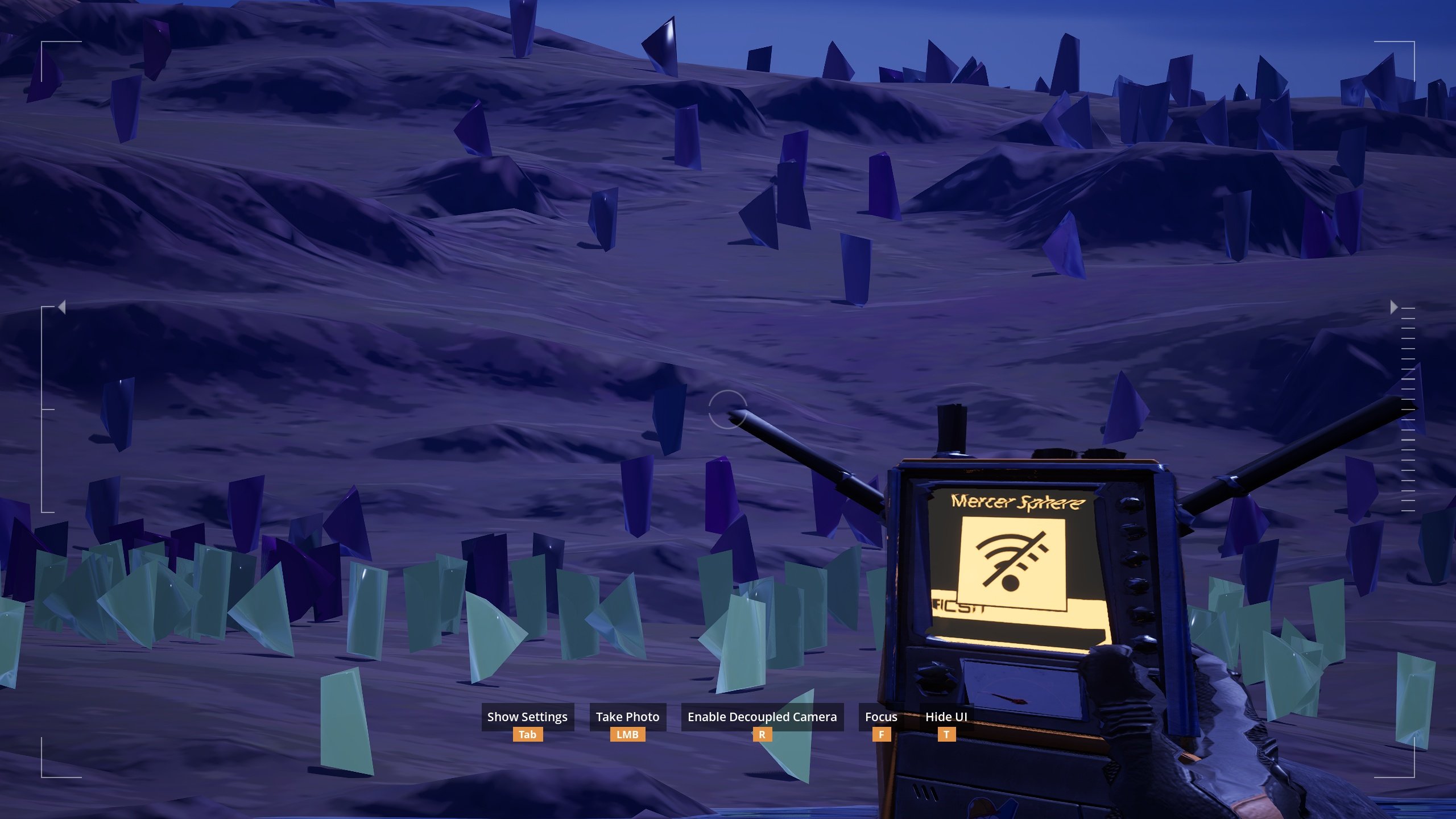Open Show Settings

click(x=527, y=717)
